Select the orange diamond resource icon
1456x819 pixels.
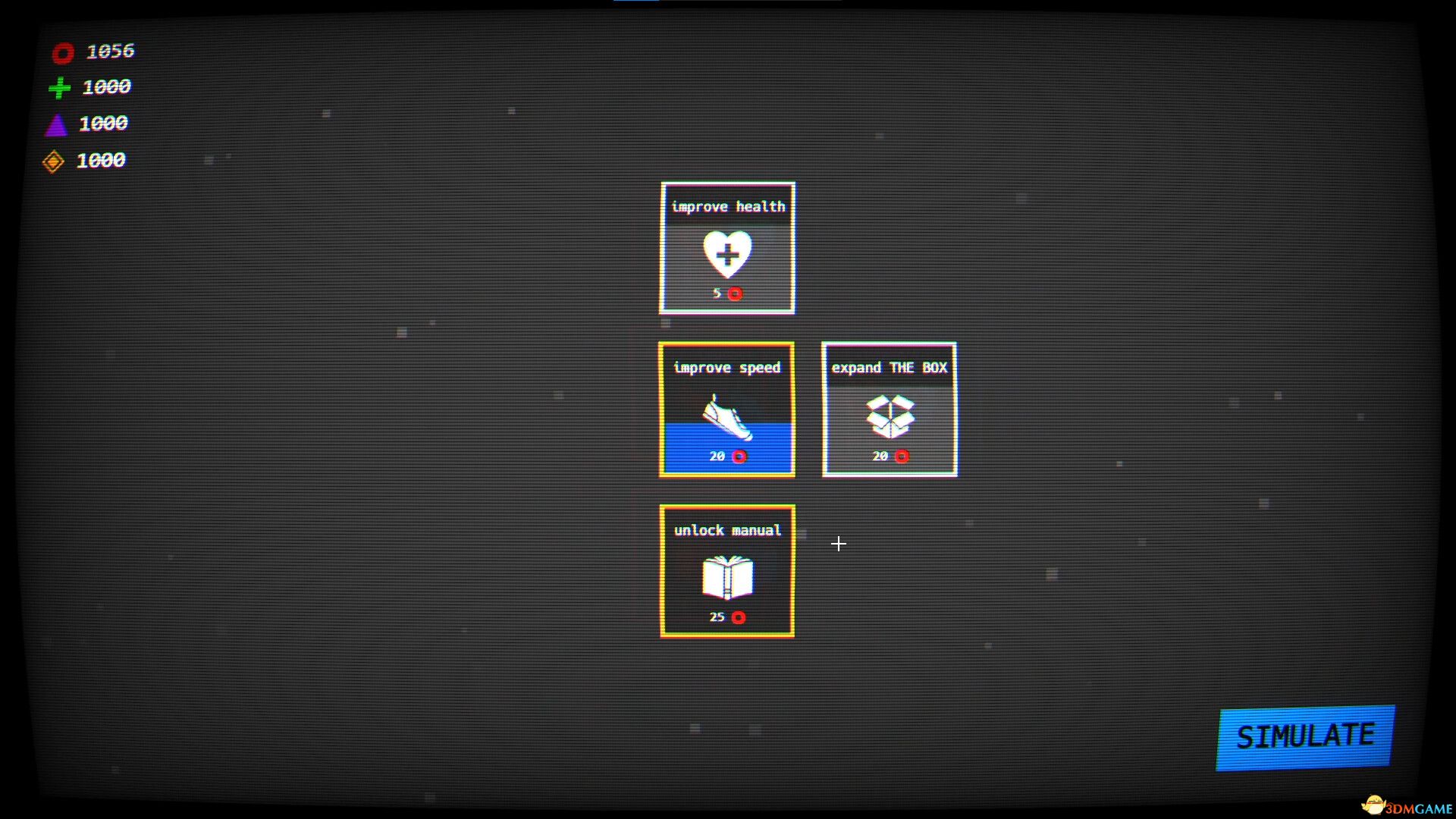tap(55, 160)
